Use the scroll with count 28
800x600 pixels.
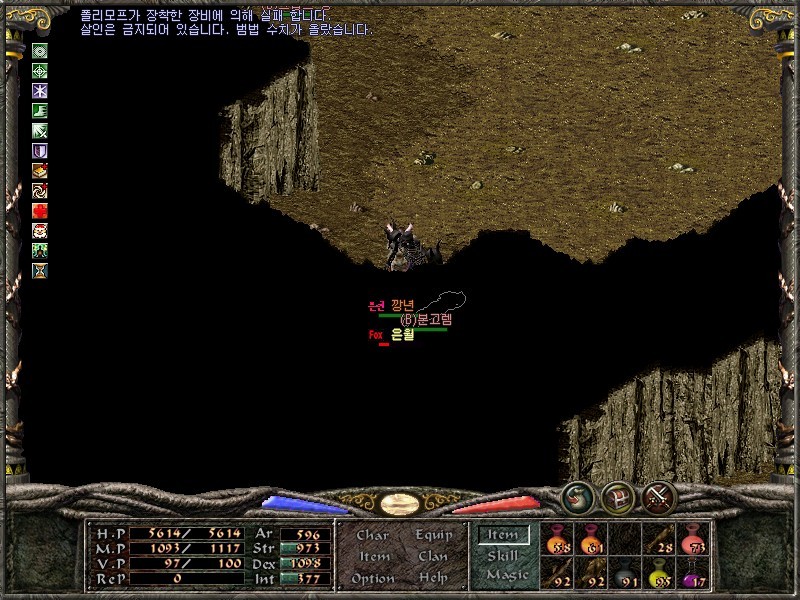point(659,539)
